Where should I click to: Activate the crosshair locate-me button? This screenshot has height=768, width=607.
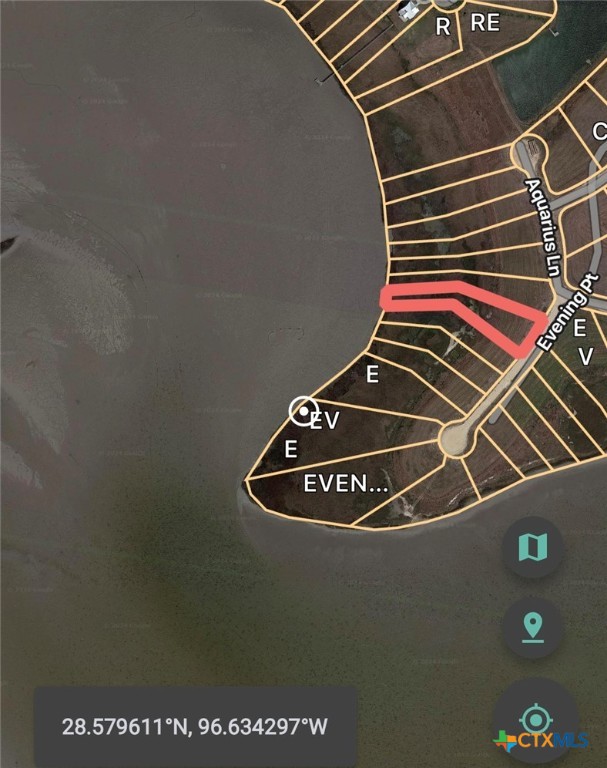point(536,717)
